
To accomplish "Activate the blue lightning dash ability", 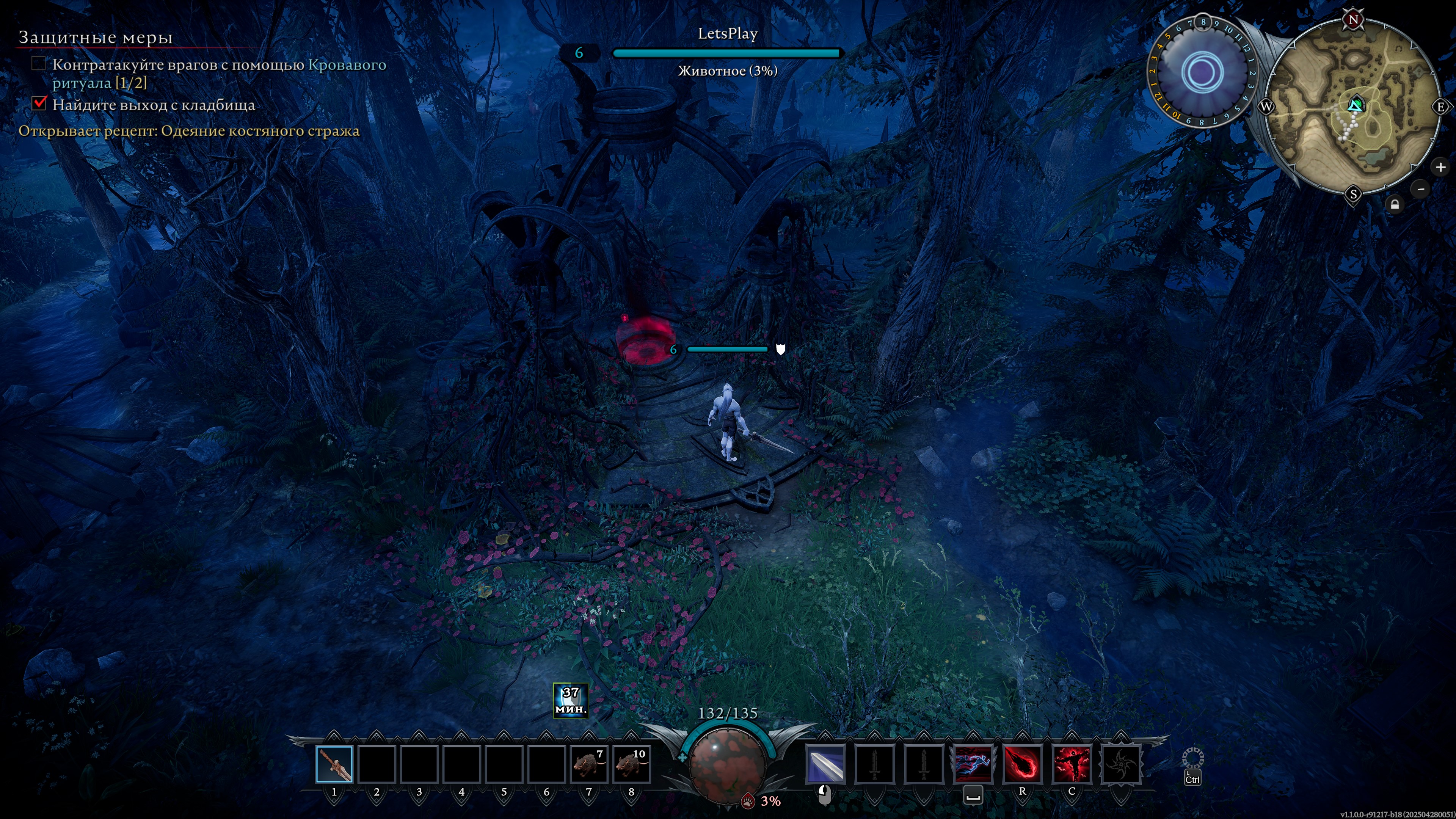I will point(973,764).
